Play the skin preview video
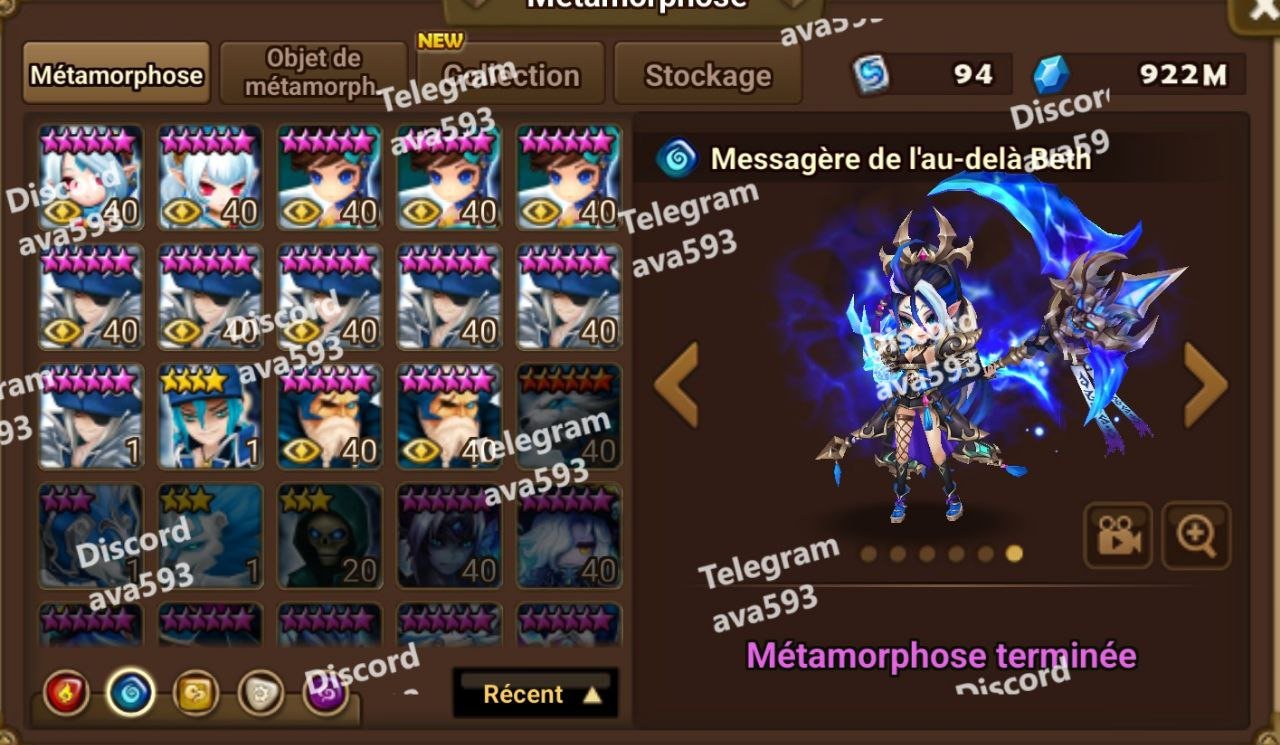Viewport: 1280px width, 745px height. (x=1118, y=536)
